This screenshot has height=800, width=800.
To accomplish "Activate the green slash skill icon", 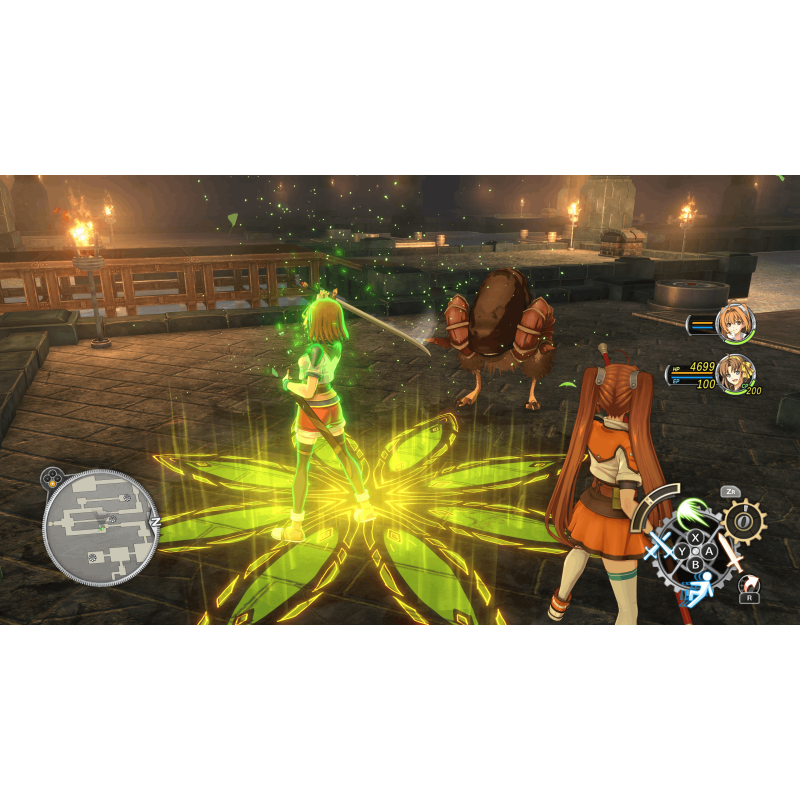I will click(692, 515).
